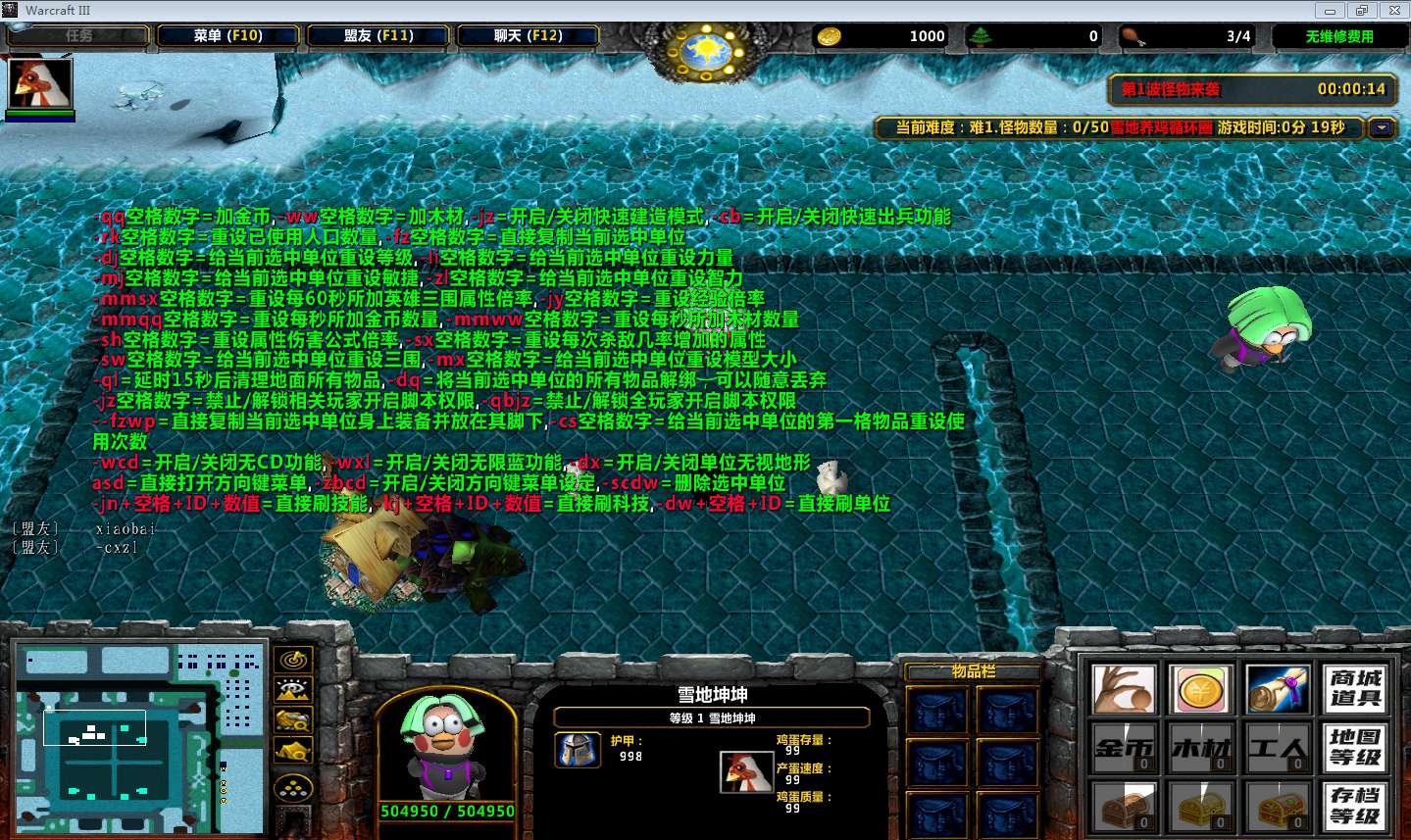Select the 工人 worker upgrade button
Viewport: 1411px width, 840px height.
(x=1278, y=749)
